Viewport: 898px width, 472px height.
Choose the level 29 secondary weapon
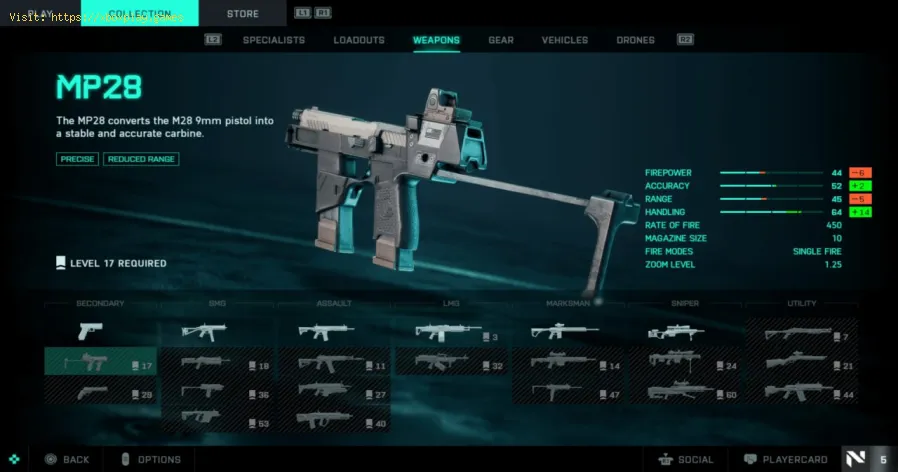[x=100, y=391]
